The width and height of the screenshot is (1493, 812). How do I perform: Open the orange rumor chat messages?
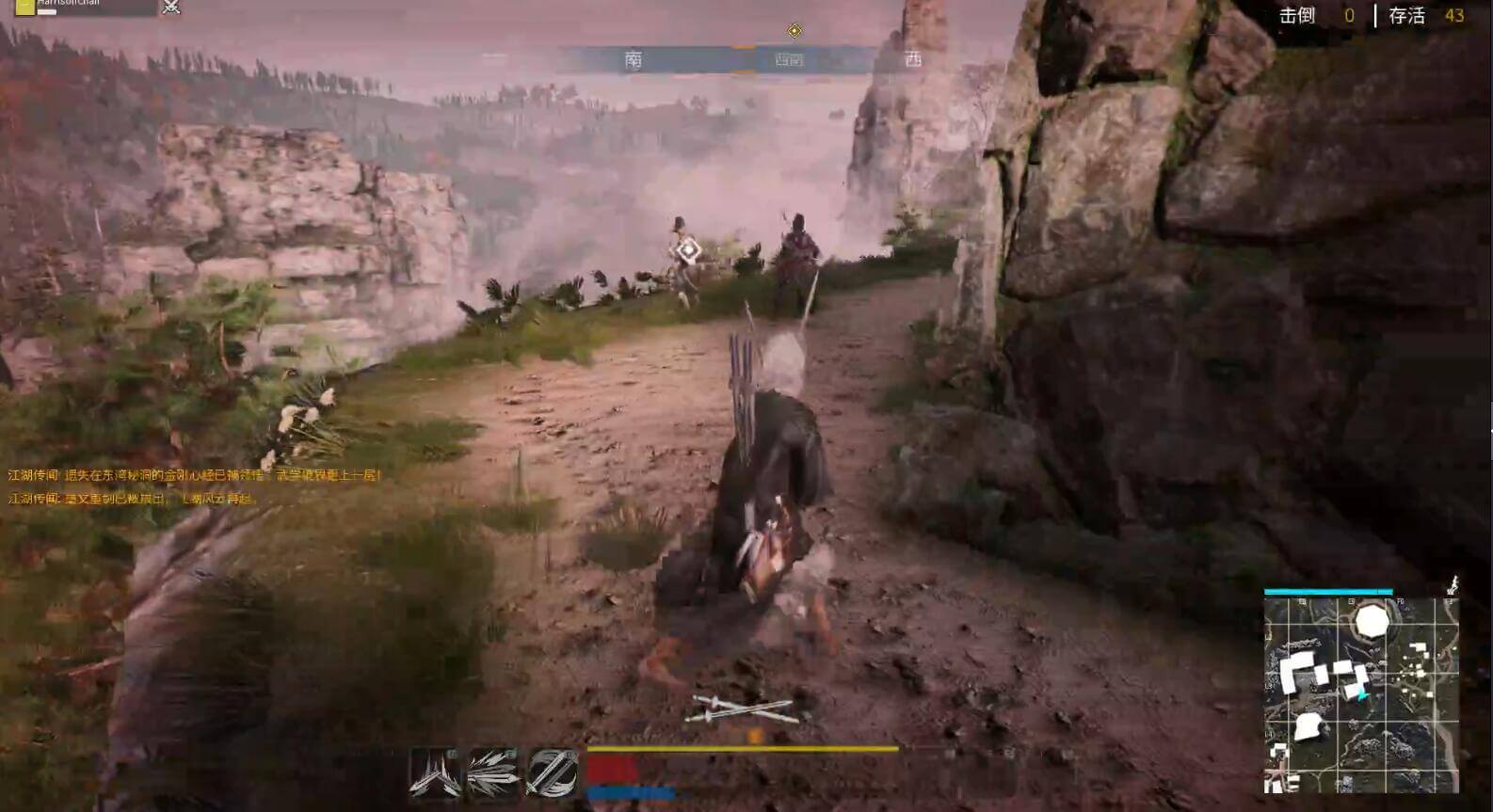tap(194, 486)
